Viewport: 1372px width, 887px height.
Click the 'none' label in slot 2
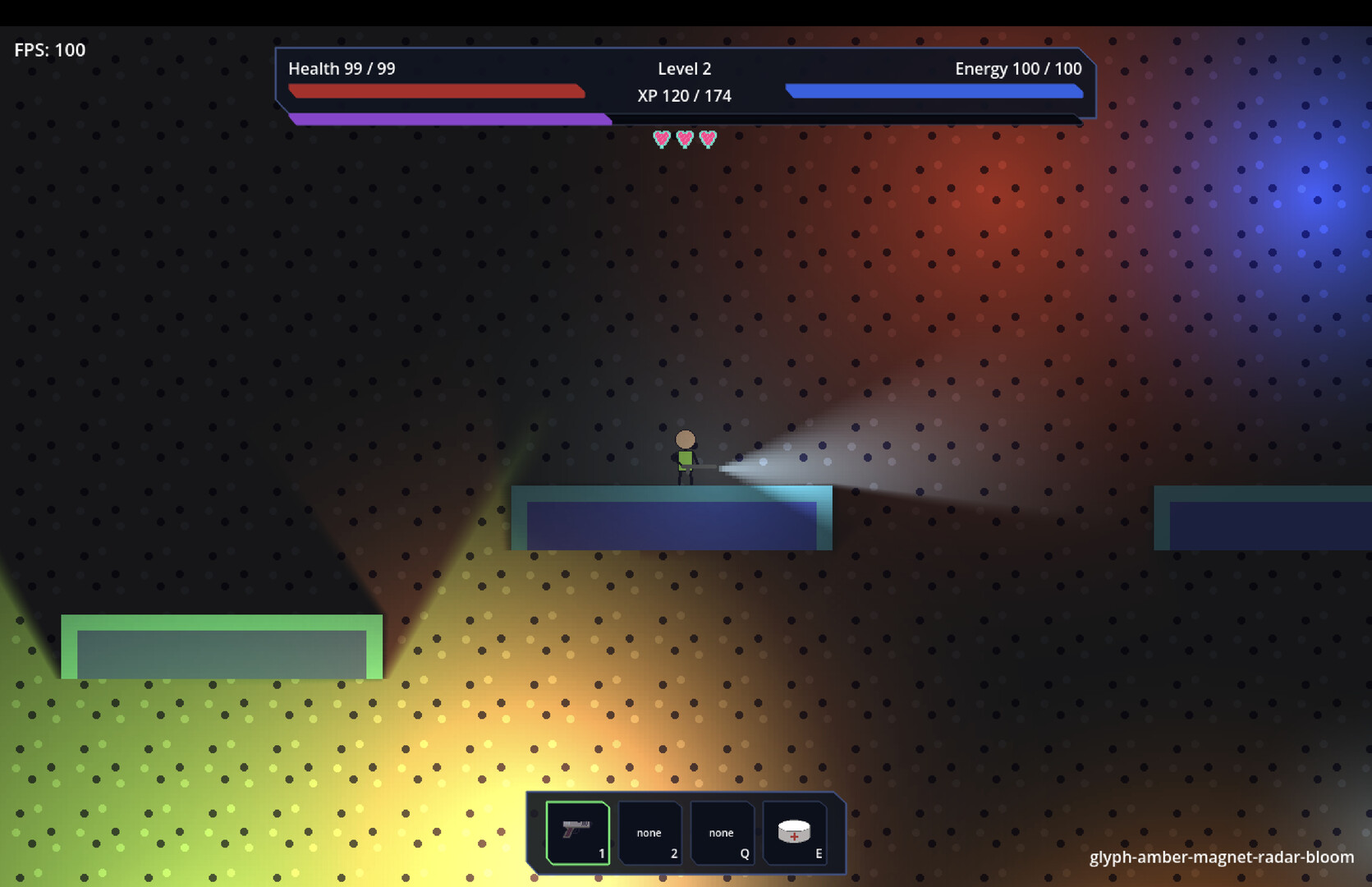(x=649, y=833)
